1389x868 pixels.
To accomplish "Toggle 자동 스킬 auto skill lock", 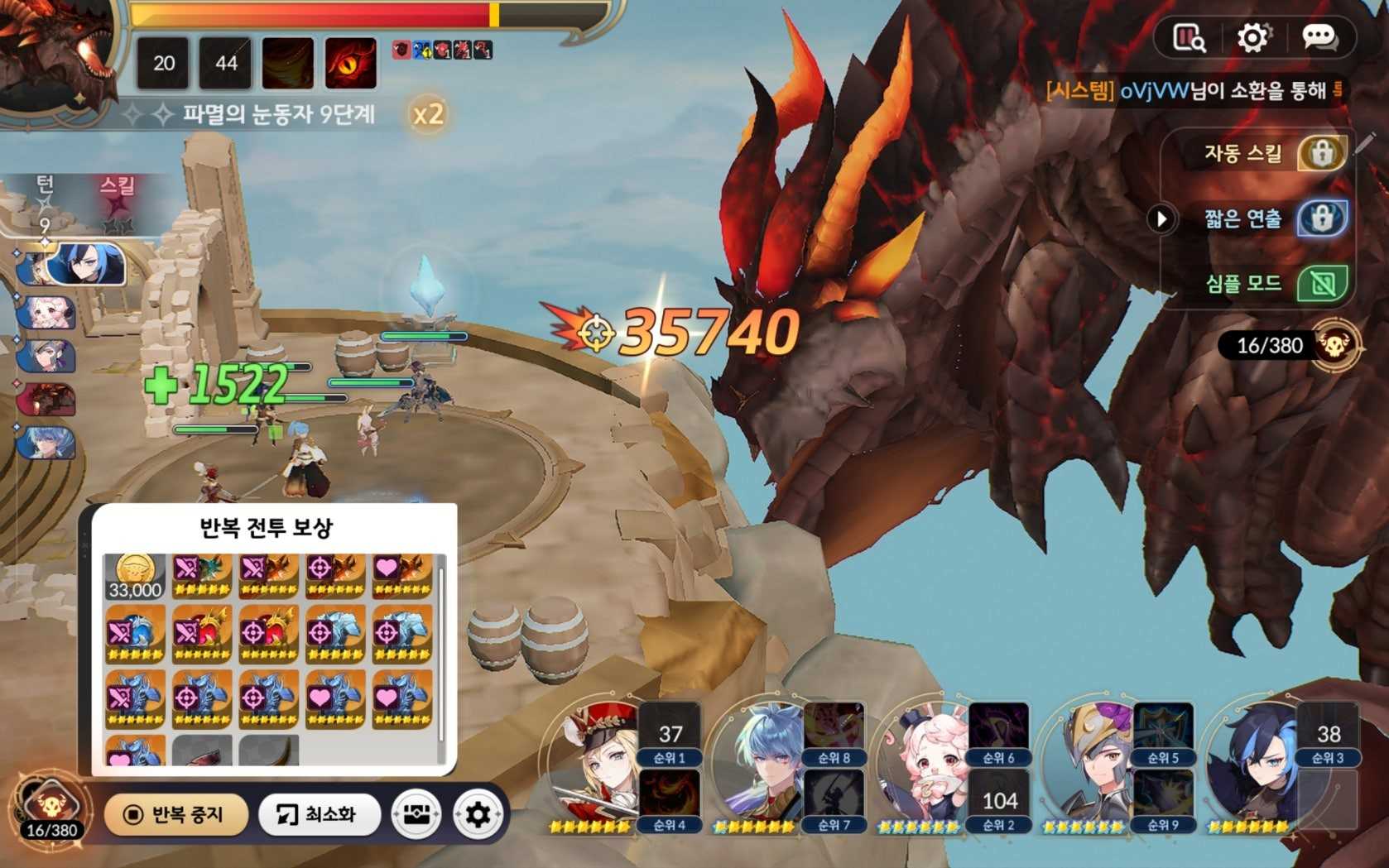I will (1321, 153).
